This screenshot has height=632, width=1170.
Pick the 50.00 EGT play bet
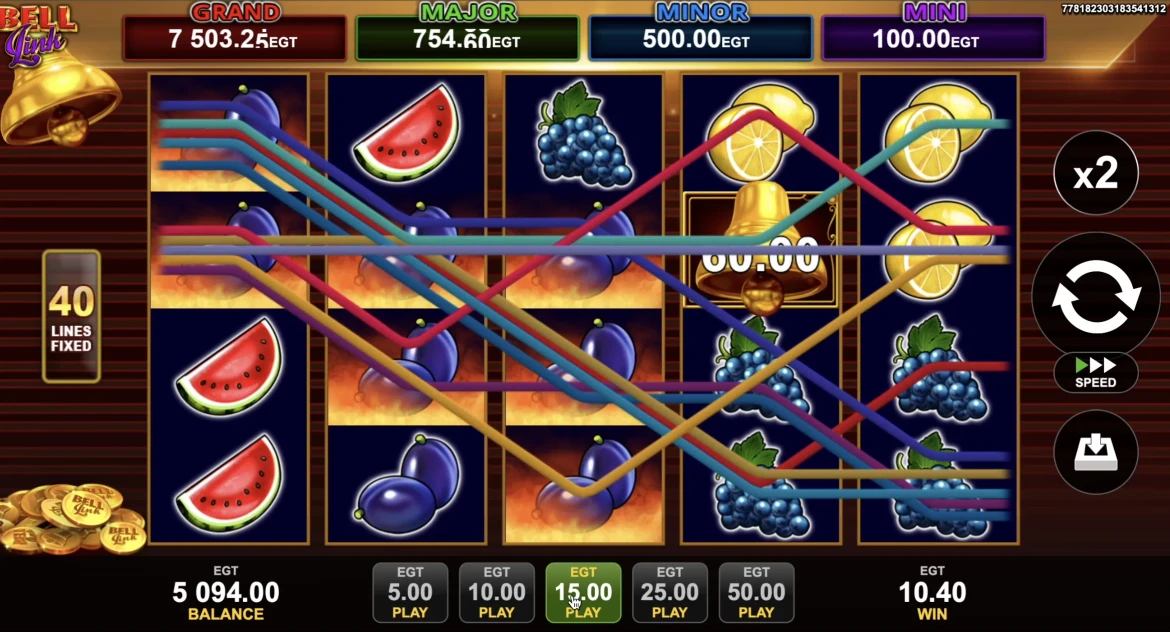[x=756, y=593]
